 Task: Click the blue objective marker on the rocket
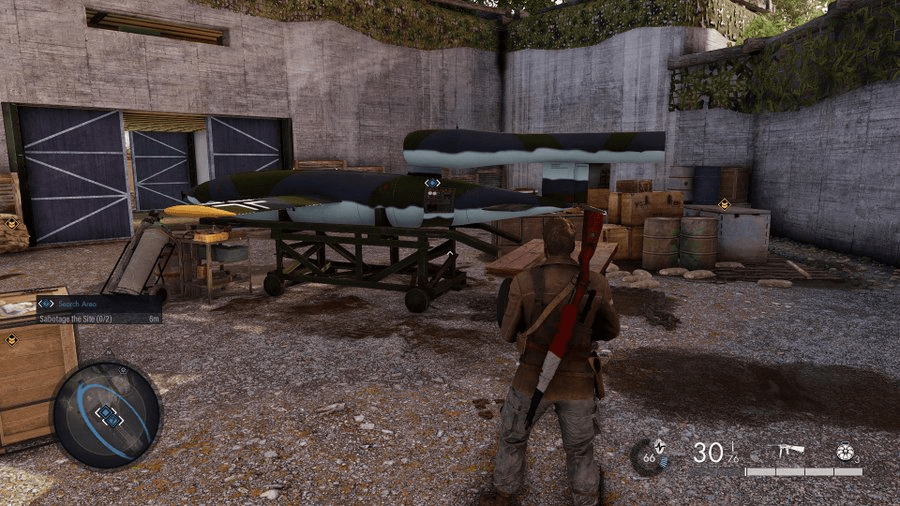[x=432, y=183]
